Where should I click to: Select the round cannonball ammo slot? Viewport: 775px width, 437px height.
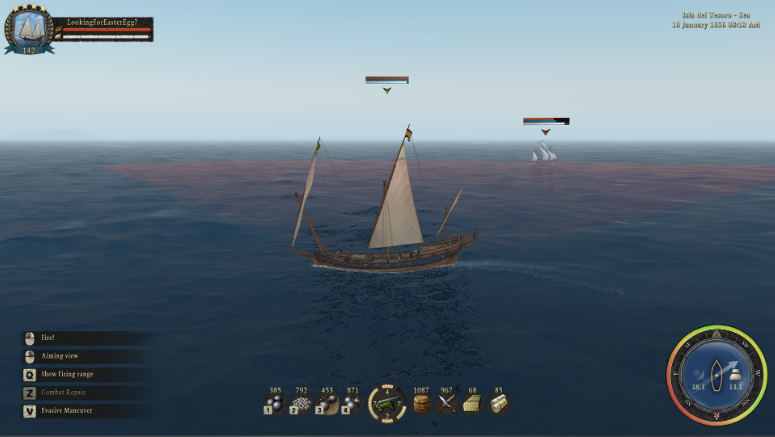click(x=275, y=403)
